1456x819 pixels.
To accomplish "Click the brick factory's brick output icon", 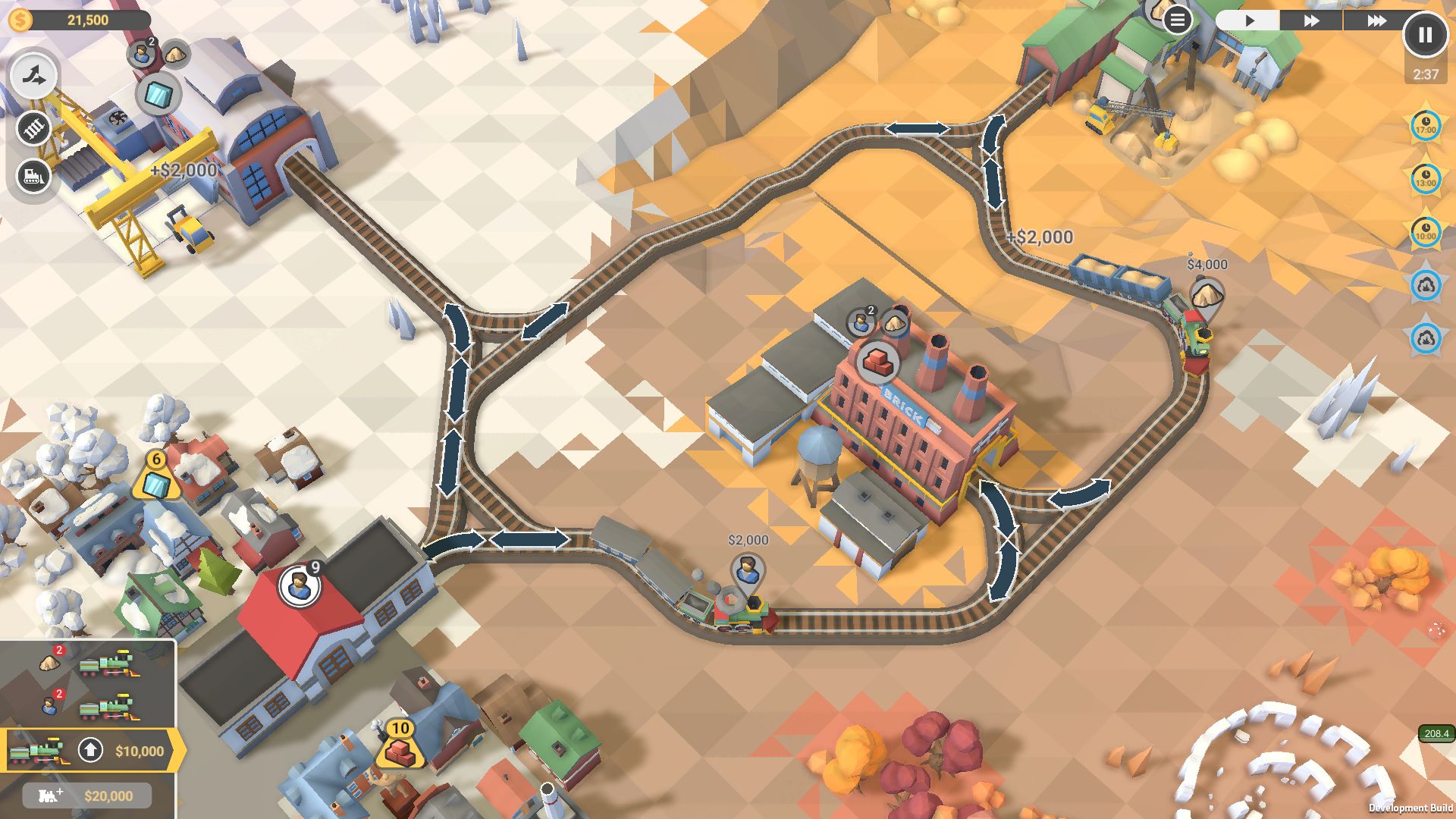I will pos(878,362).
